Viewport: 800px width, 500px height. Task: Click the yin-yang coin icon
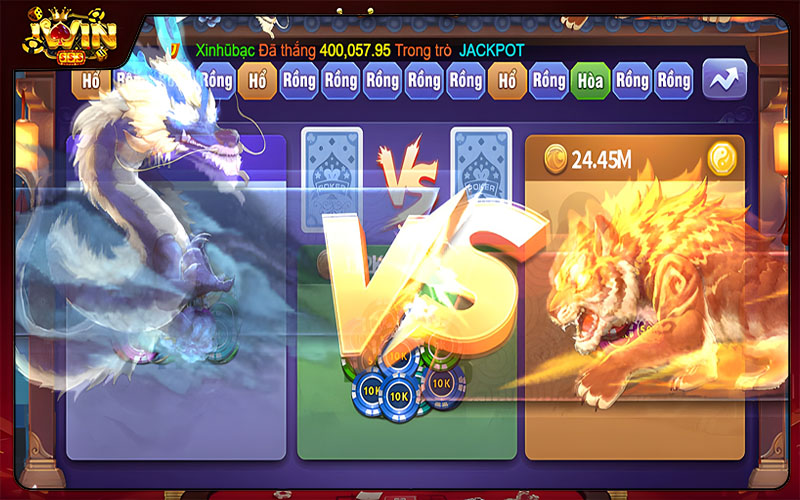point(722,158)
